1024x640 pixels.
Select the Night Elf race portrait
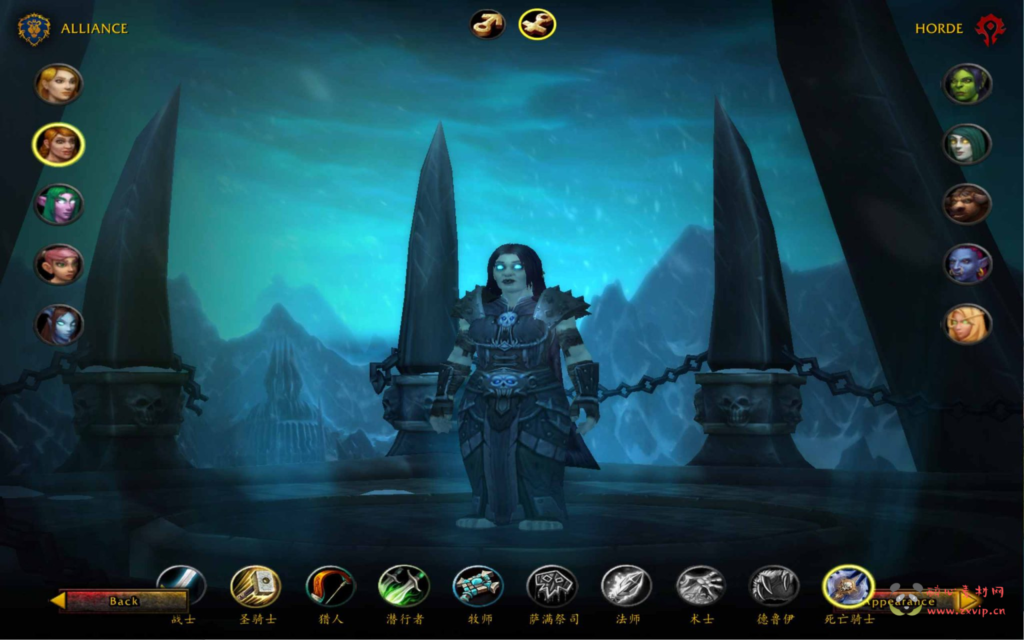point(59,205)
